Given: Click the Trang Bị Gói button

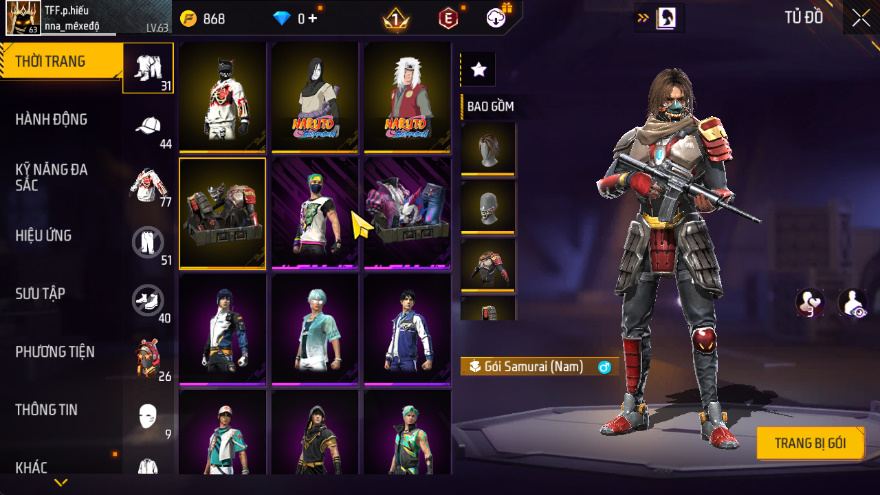Looking at the screenshot, I should tap(809, 443).
